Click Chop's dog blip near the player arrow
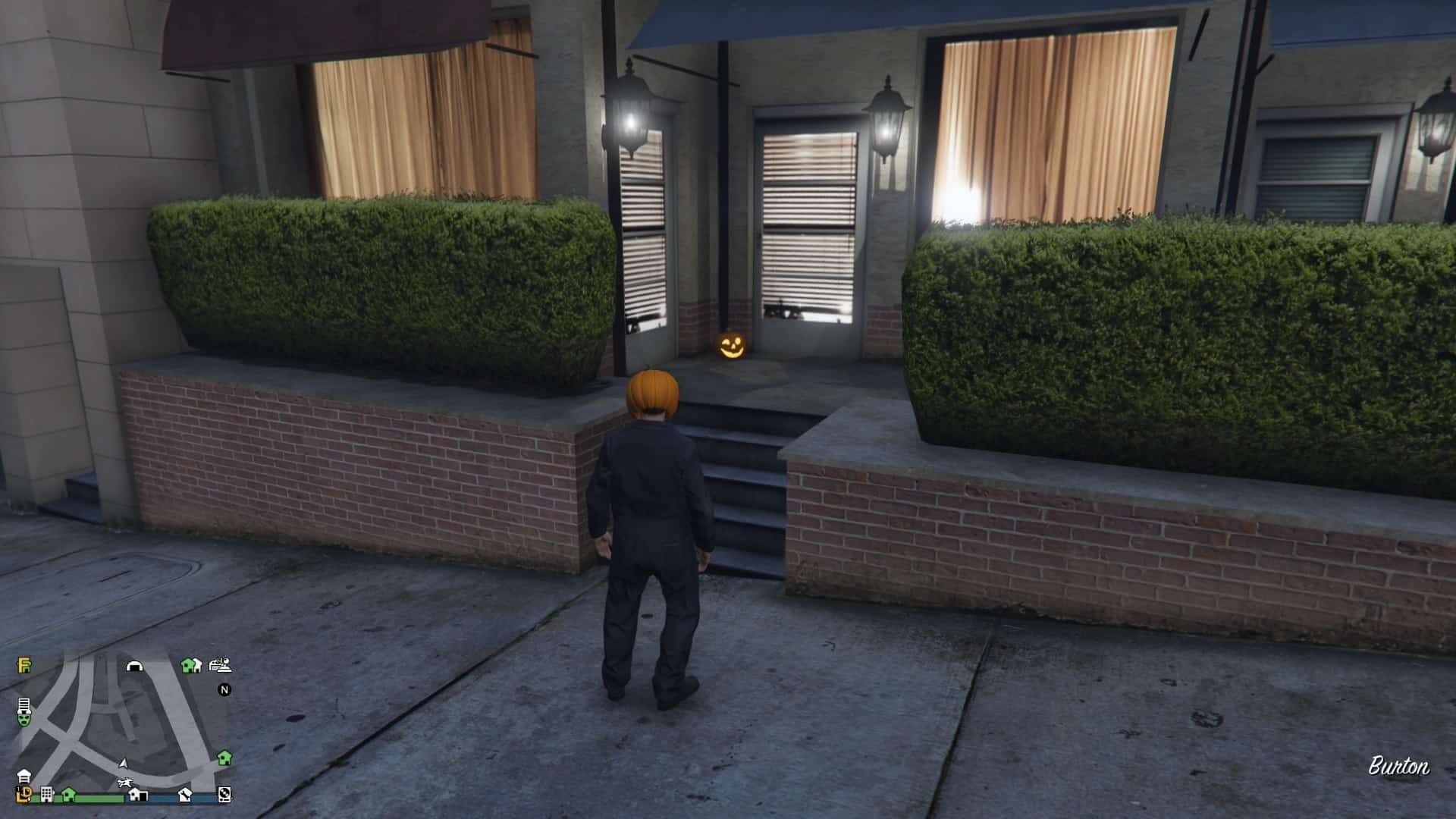The image size is (1456, 819). click(x=124, y=782)
